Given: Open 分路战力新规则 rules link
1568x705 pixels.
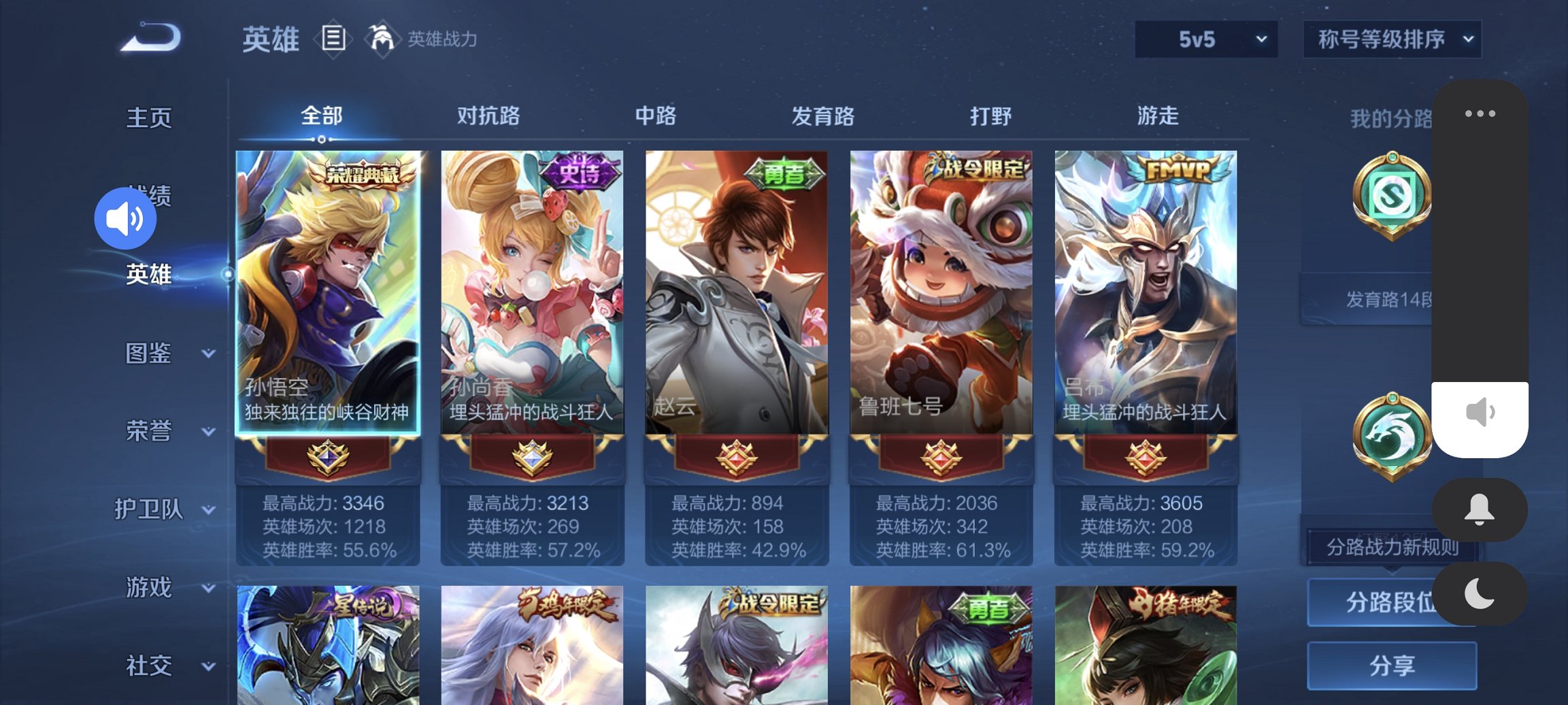Looking at the screenshot, I should (x=1392, y=546).
